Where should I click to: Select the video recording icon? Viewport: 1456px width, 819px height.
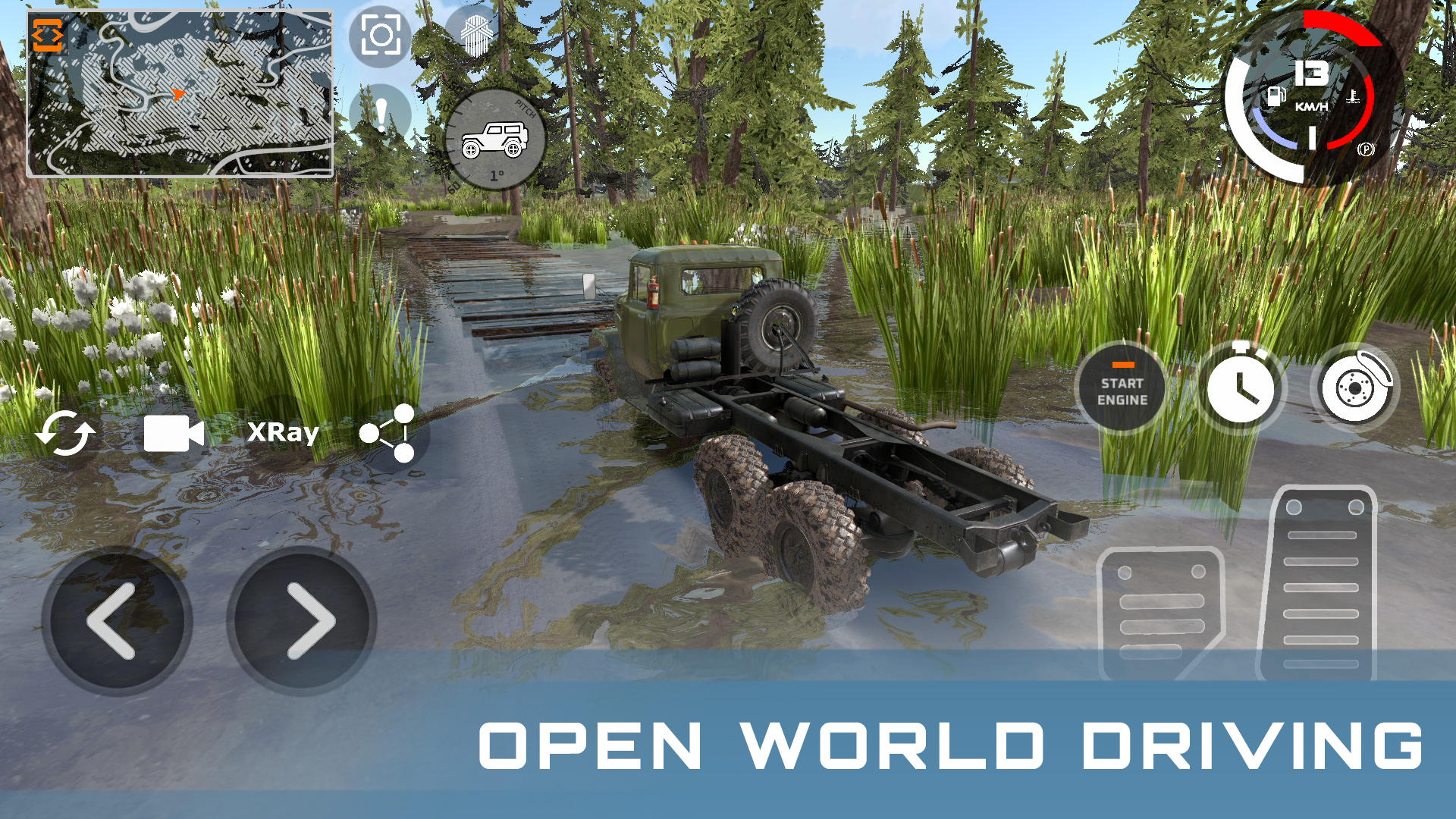point(173,432)
